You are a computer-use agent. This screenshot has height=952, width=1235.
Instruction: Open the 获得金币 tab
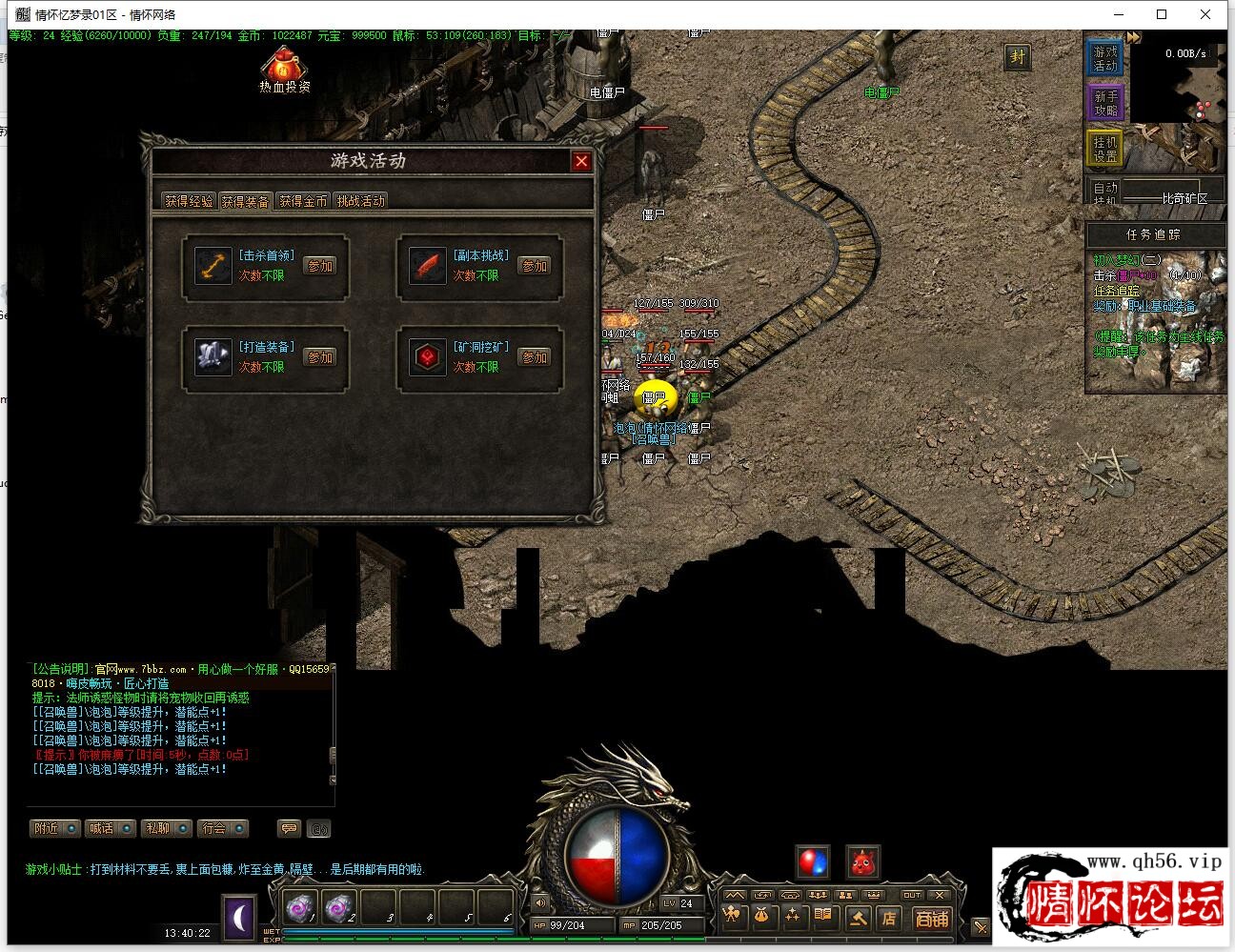click(303, 201)
